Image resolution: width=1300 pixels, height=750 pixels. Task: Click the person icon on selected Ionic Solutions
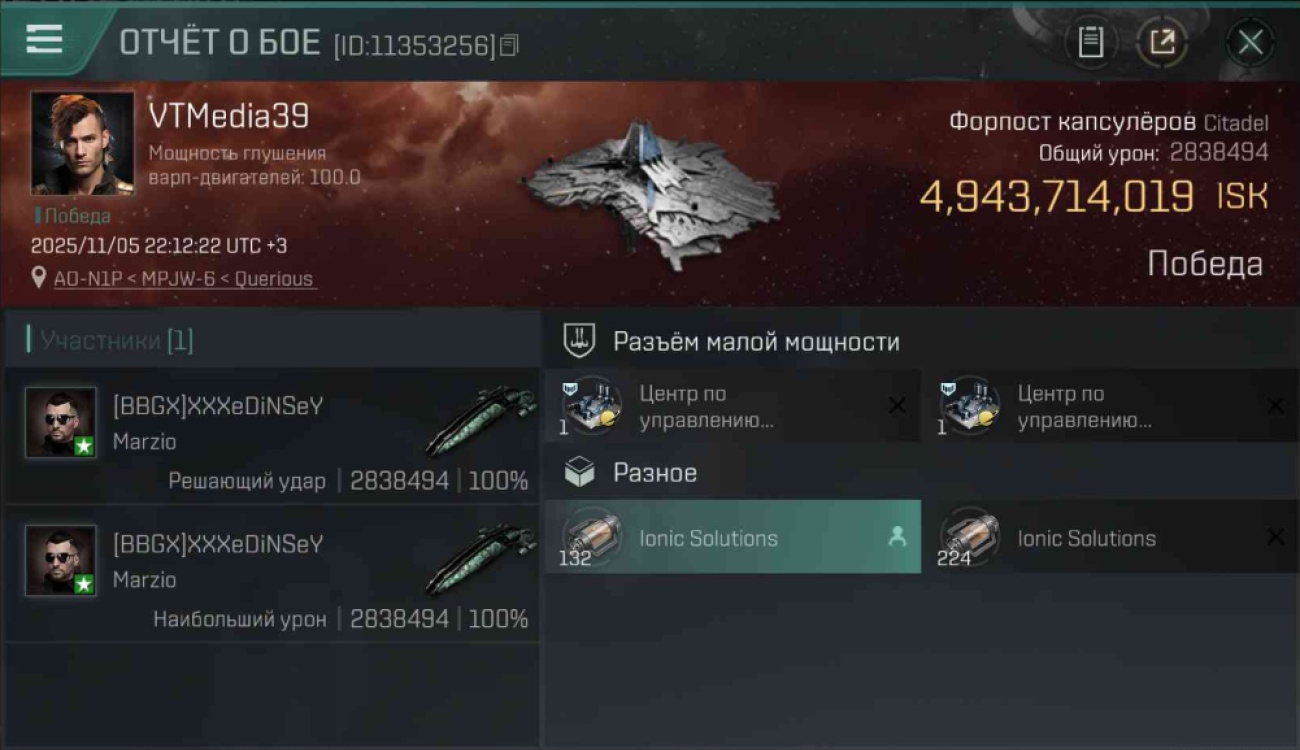(x=895, y=537)
